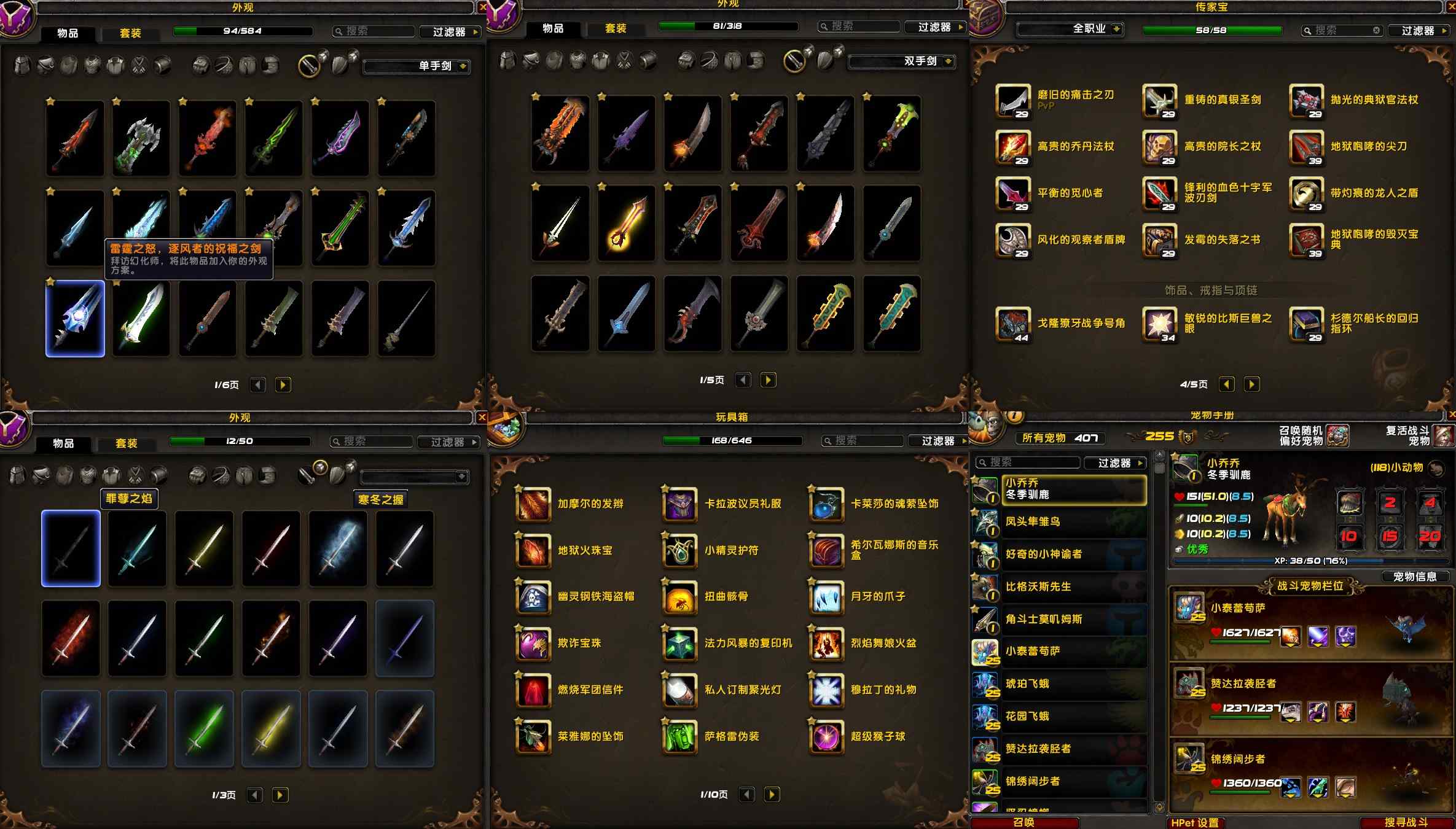Select the 磨旧的痛击之刃 heirloom
This screenshot has height=829, width=1456.
(x=1012, y=100)
